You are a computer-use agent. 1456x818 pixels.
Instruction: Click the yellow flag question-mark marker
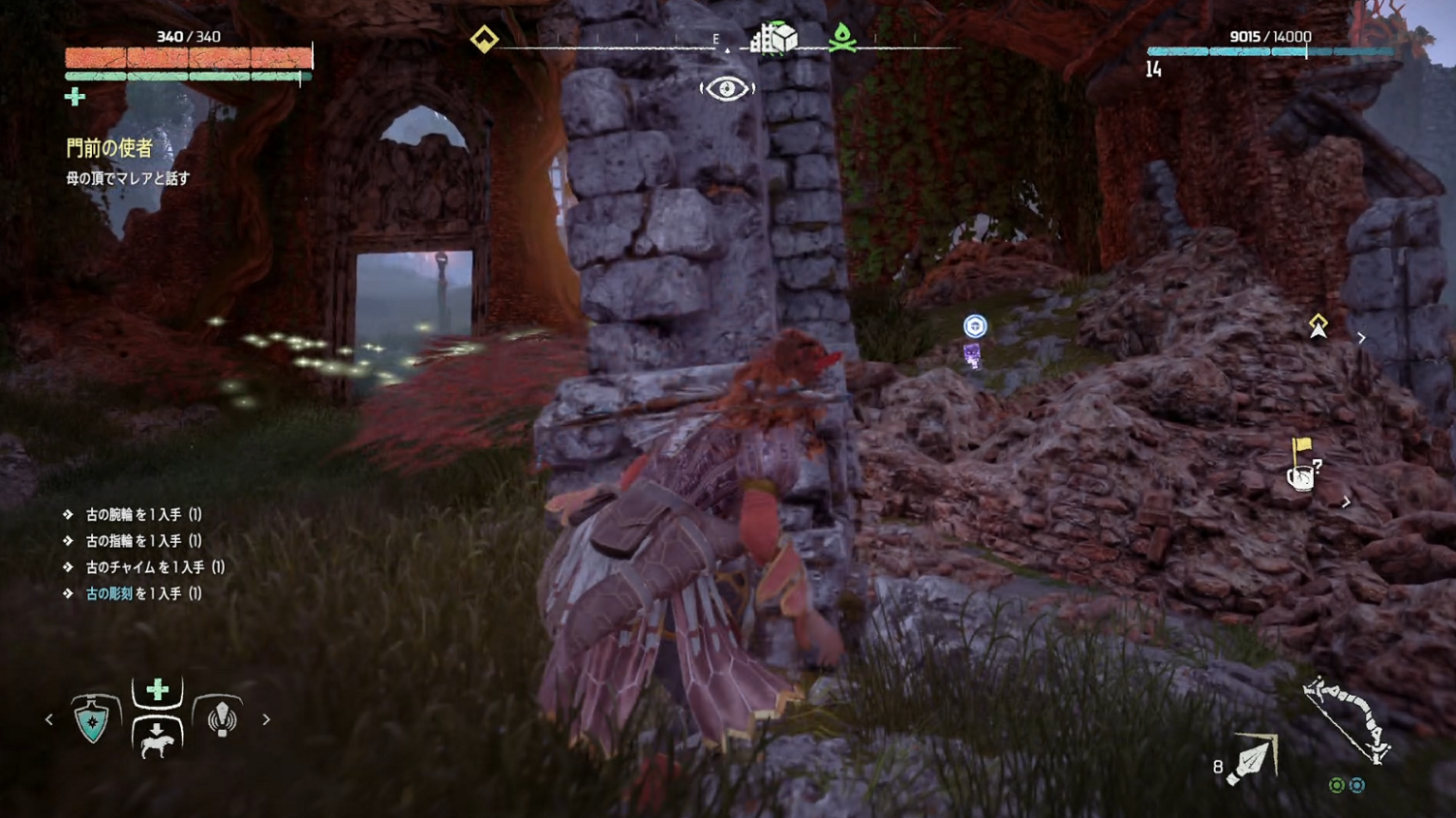[1303, 465]
